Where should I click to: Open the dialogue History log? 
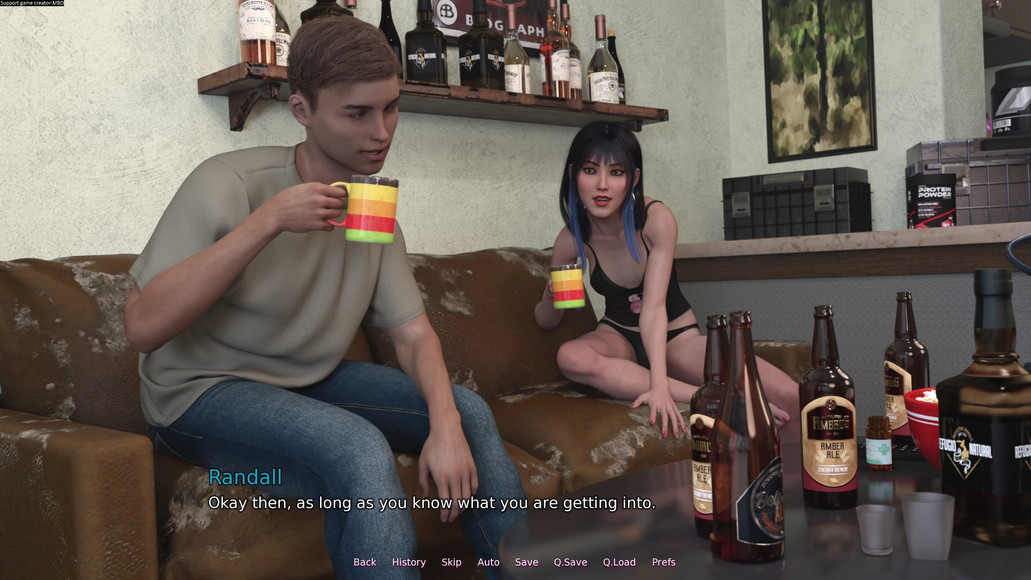tap(408, 562)
